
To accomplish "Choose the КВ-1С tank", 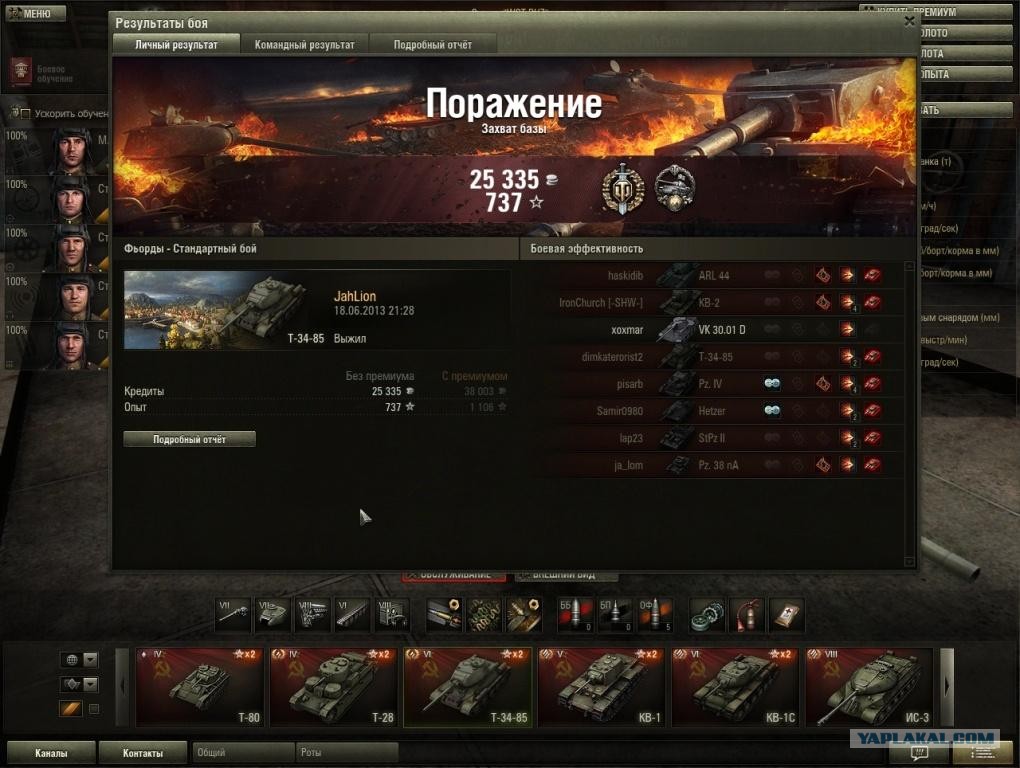I will point(734,686).
